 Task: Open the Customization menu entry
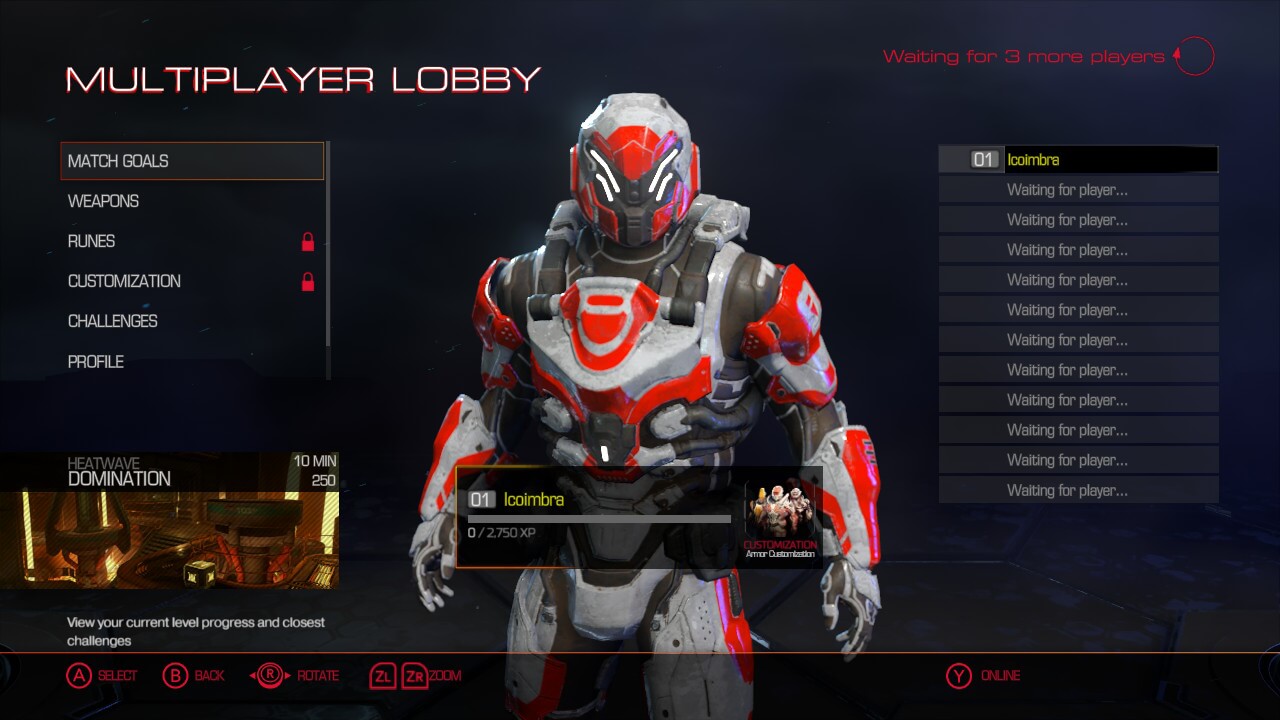125,281
